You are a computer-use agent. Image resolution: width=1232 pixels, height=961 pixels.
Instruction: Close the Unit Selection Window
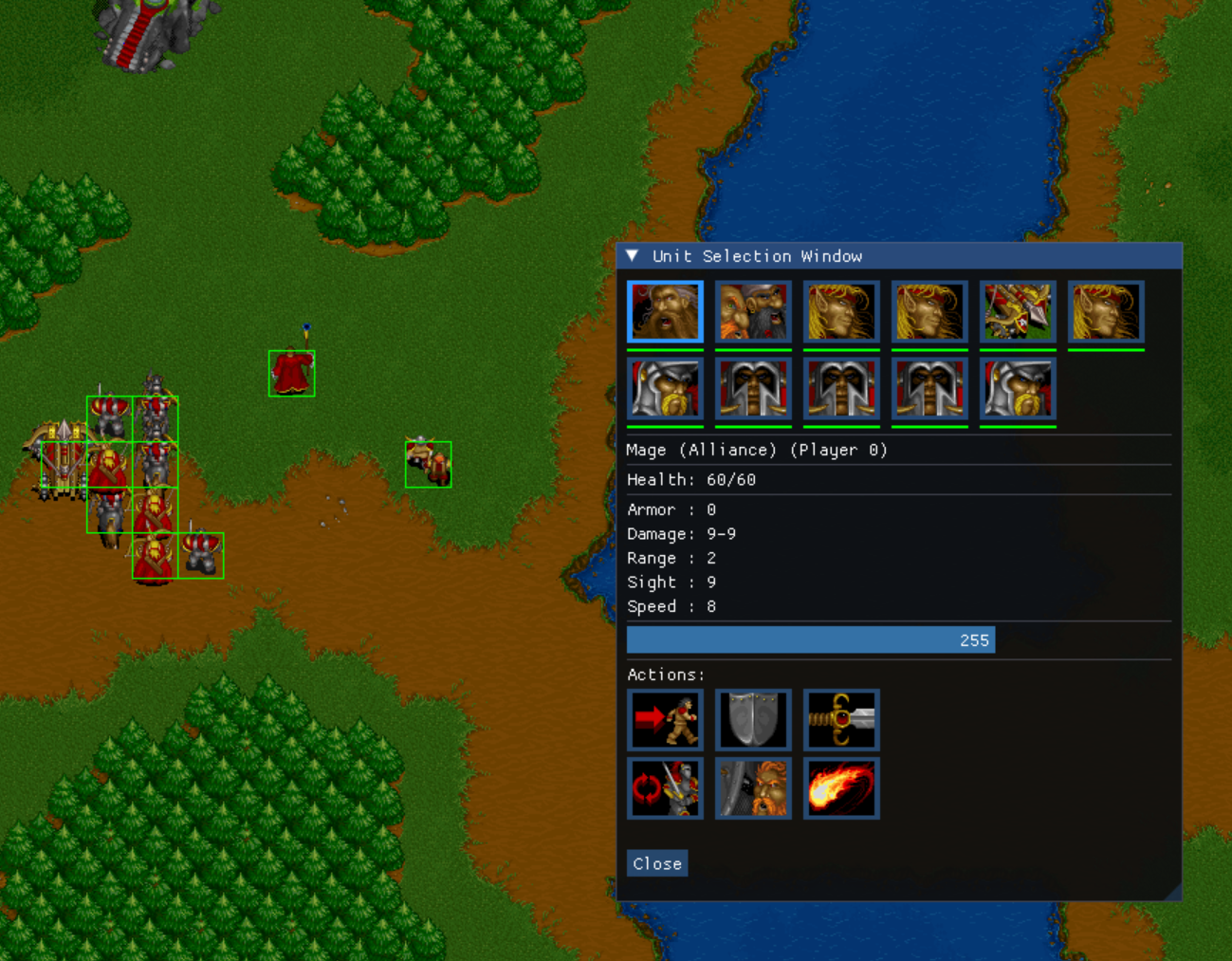pyautogui.click(x=656, y=863)
